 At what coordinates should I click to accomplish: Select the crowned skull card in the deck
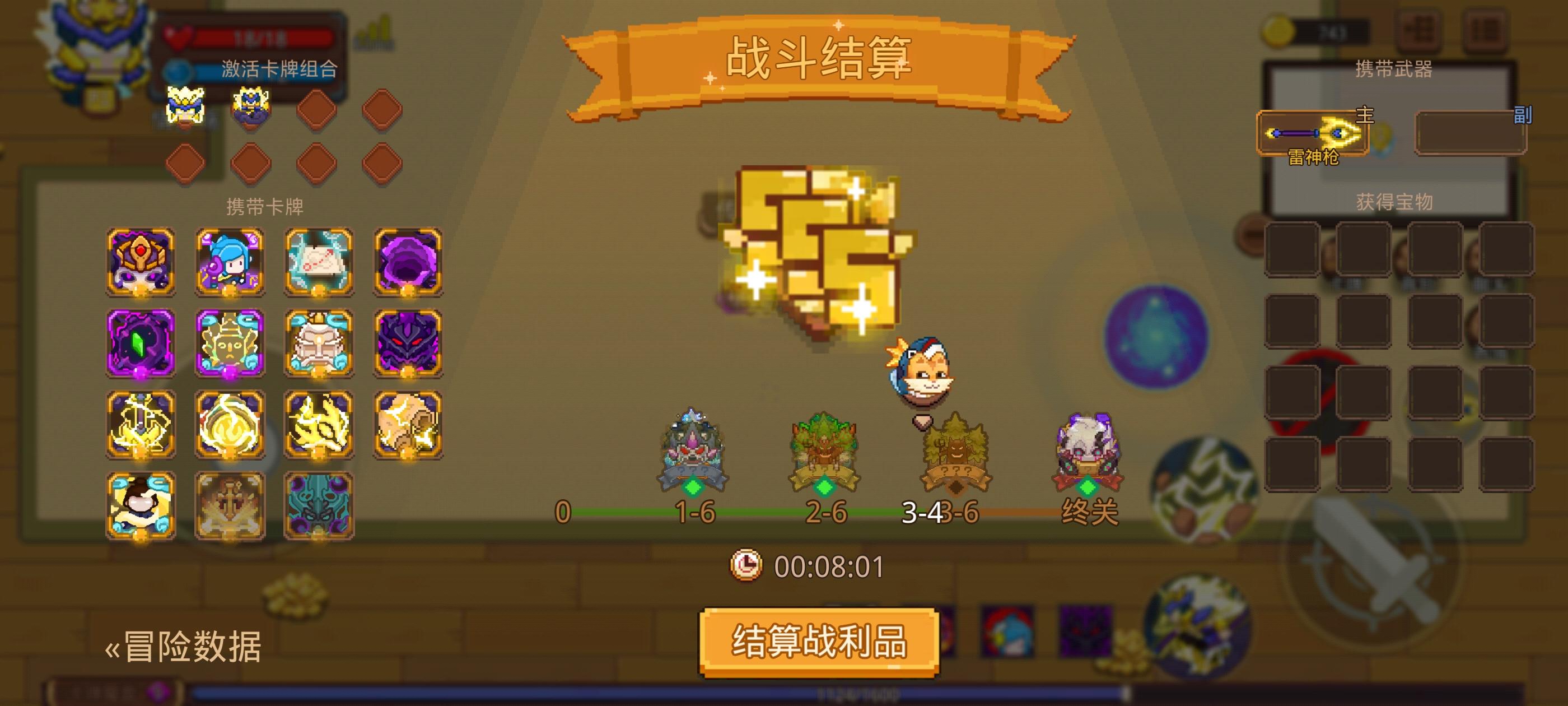coord(140,262)
